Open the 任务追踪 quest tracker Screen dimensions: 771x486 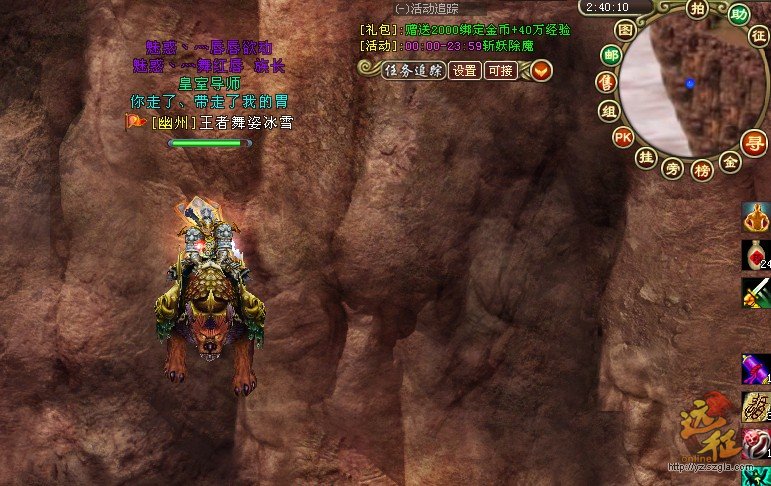tap(411, 70)
